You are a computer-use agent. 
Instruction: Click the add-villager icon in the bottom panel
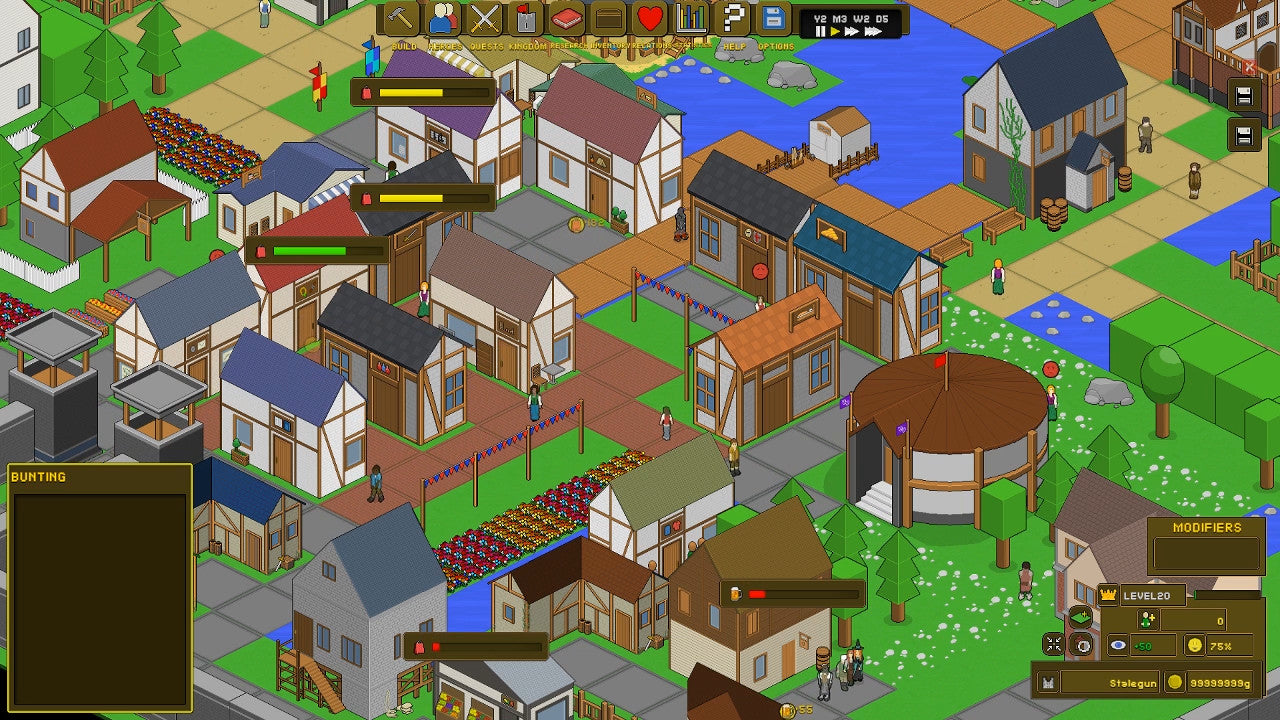click(1148, 619)
